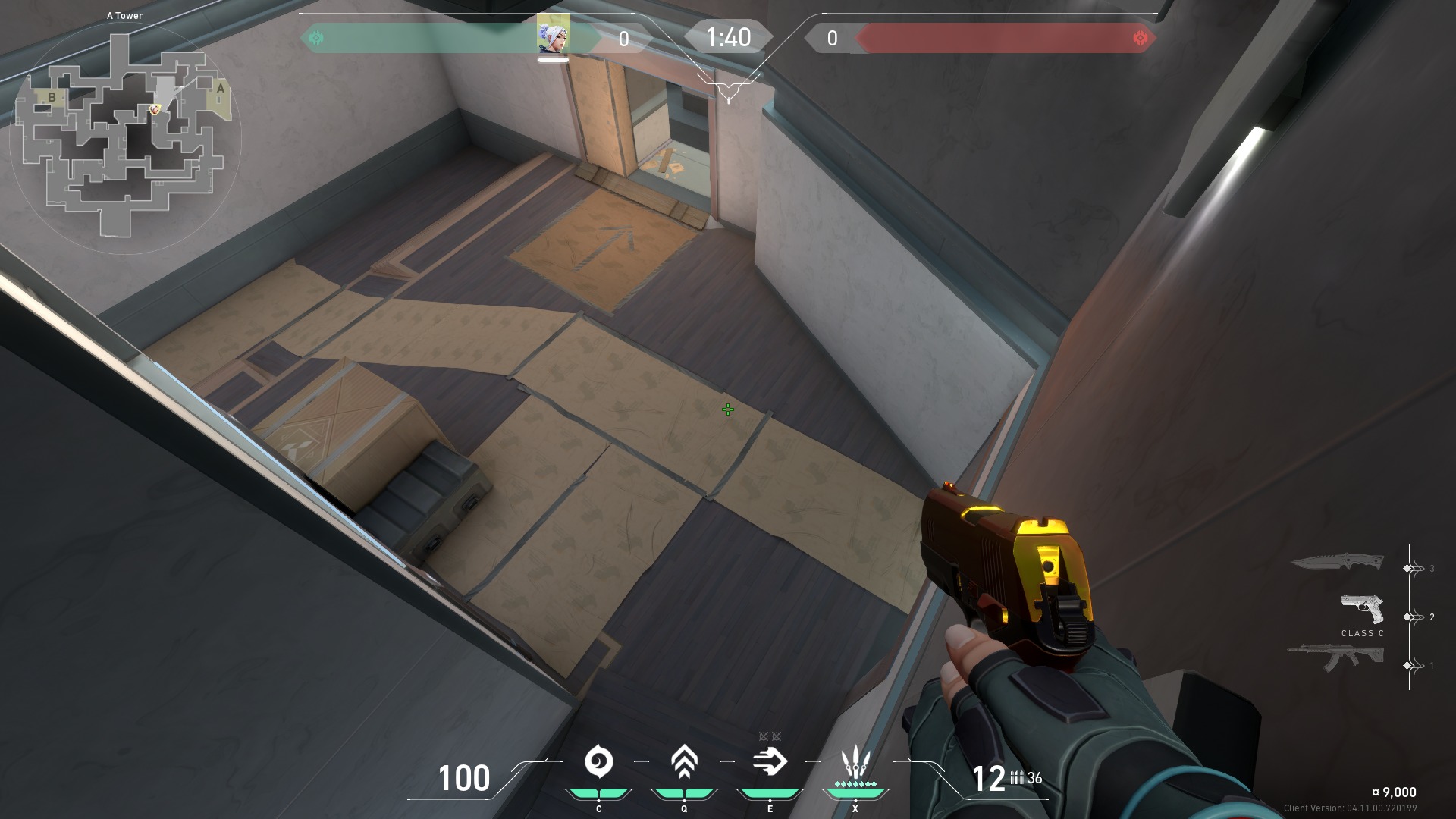This screenshot has height=819, width=1456.
Task: Click the B site marker on minimap
Action: 52,97
